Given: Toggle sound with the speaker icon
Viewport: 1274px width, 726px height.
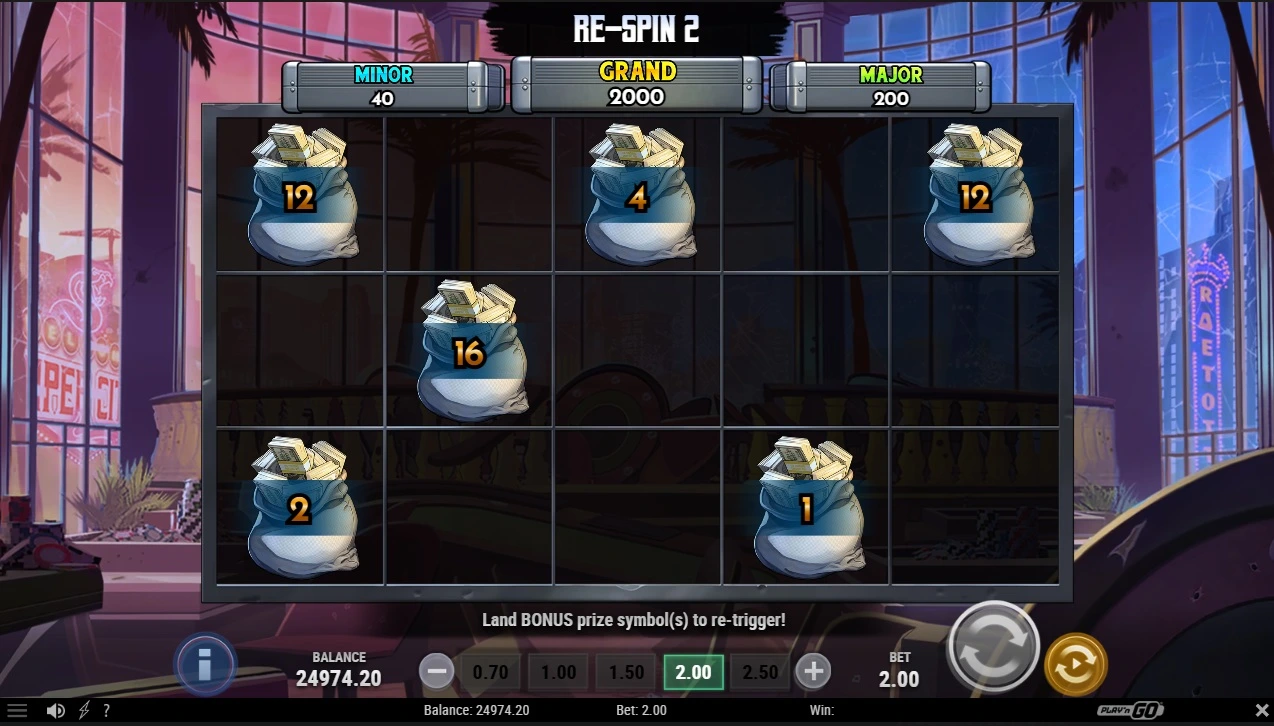Looking at the screenshot, I should pyautogui.click(x=56, y=711).
